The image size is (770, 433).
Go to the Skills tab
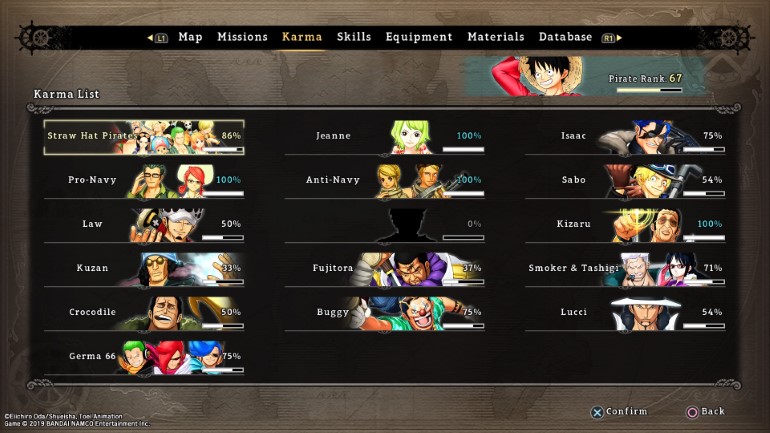pyautogui.click(x=354, y=37)
